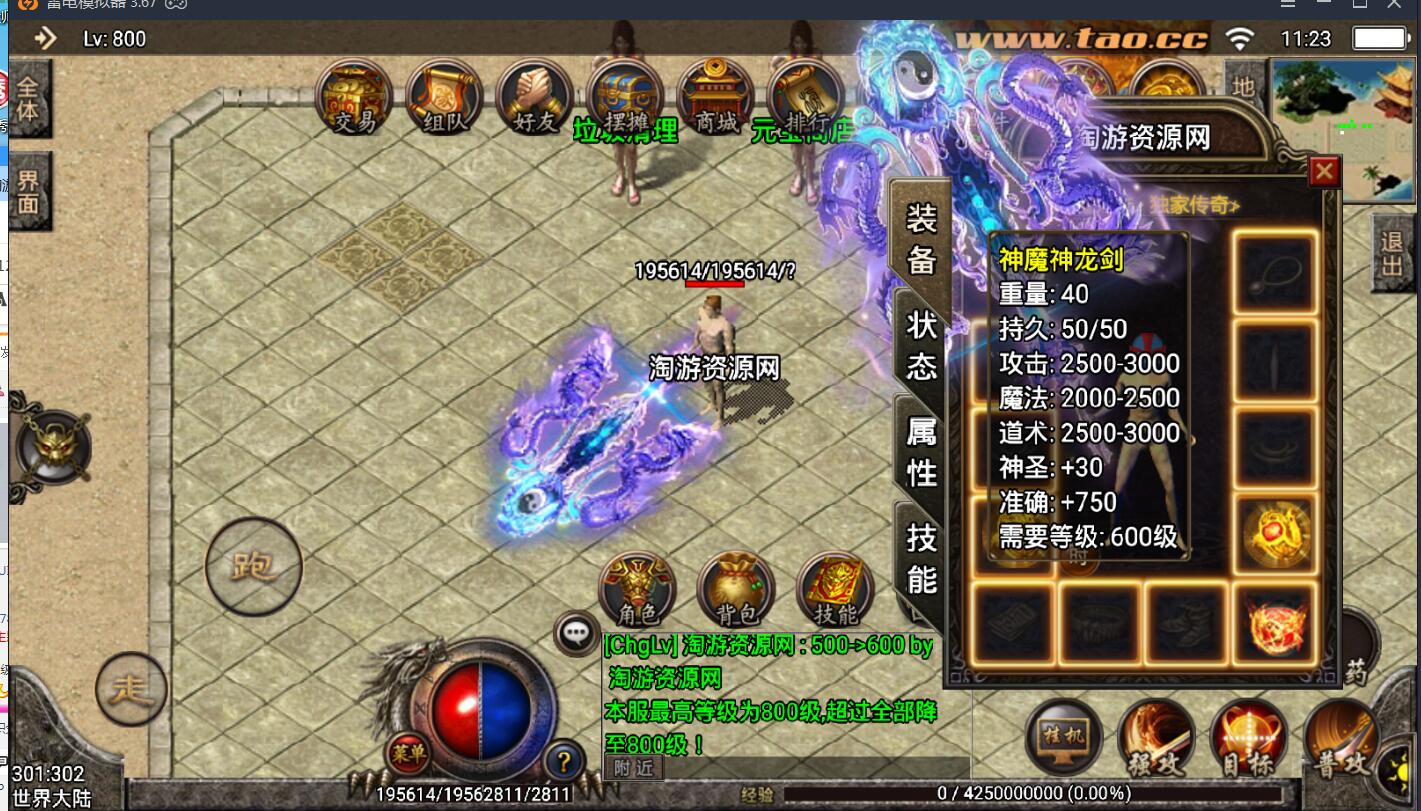Open the 组队 team menu

coord(444,98)
